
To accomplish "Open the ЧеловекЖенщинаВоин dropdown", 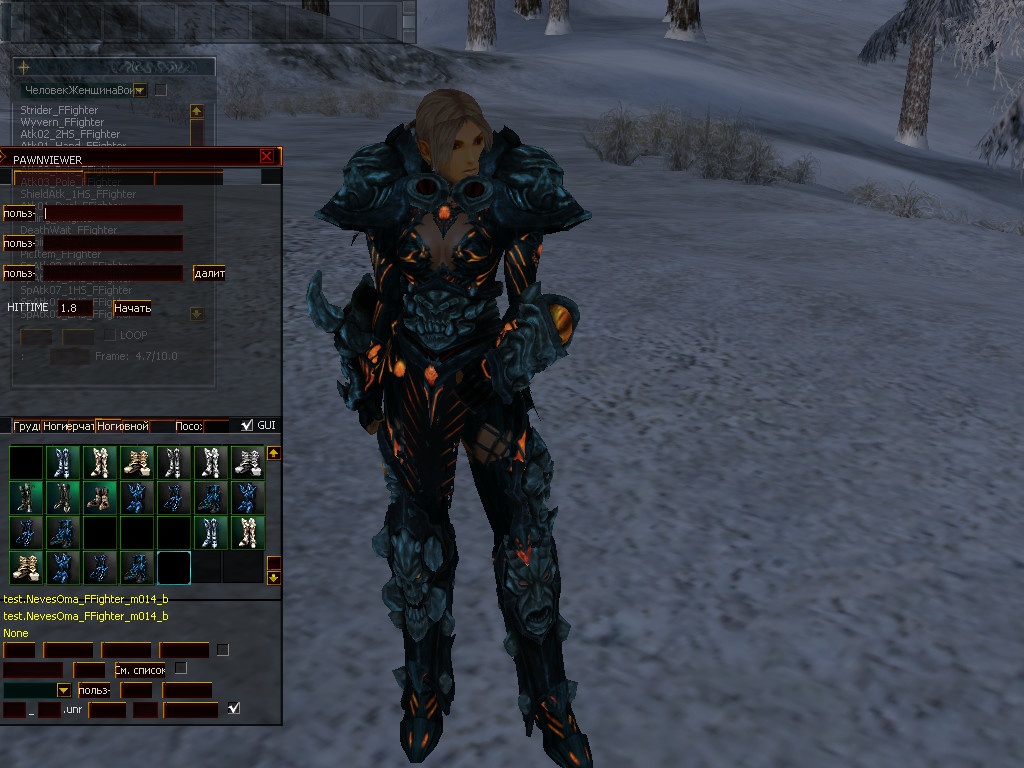I will (x=140, y=90).
